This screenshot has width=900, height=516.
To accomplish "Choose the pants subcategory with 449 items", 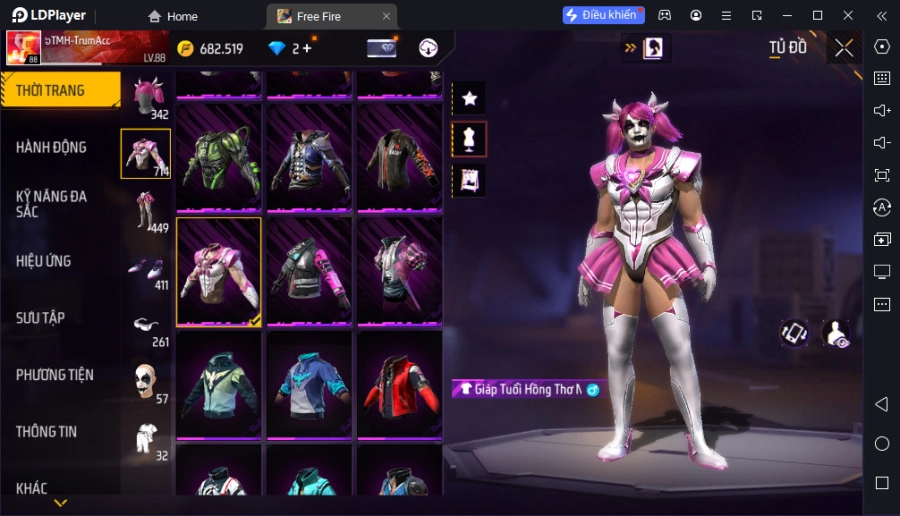I will click(x=146, y=210).
